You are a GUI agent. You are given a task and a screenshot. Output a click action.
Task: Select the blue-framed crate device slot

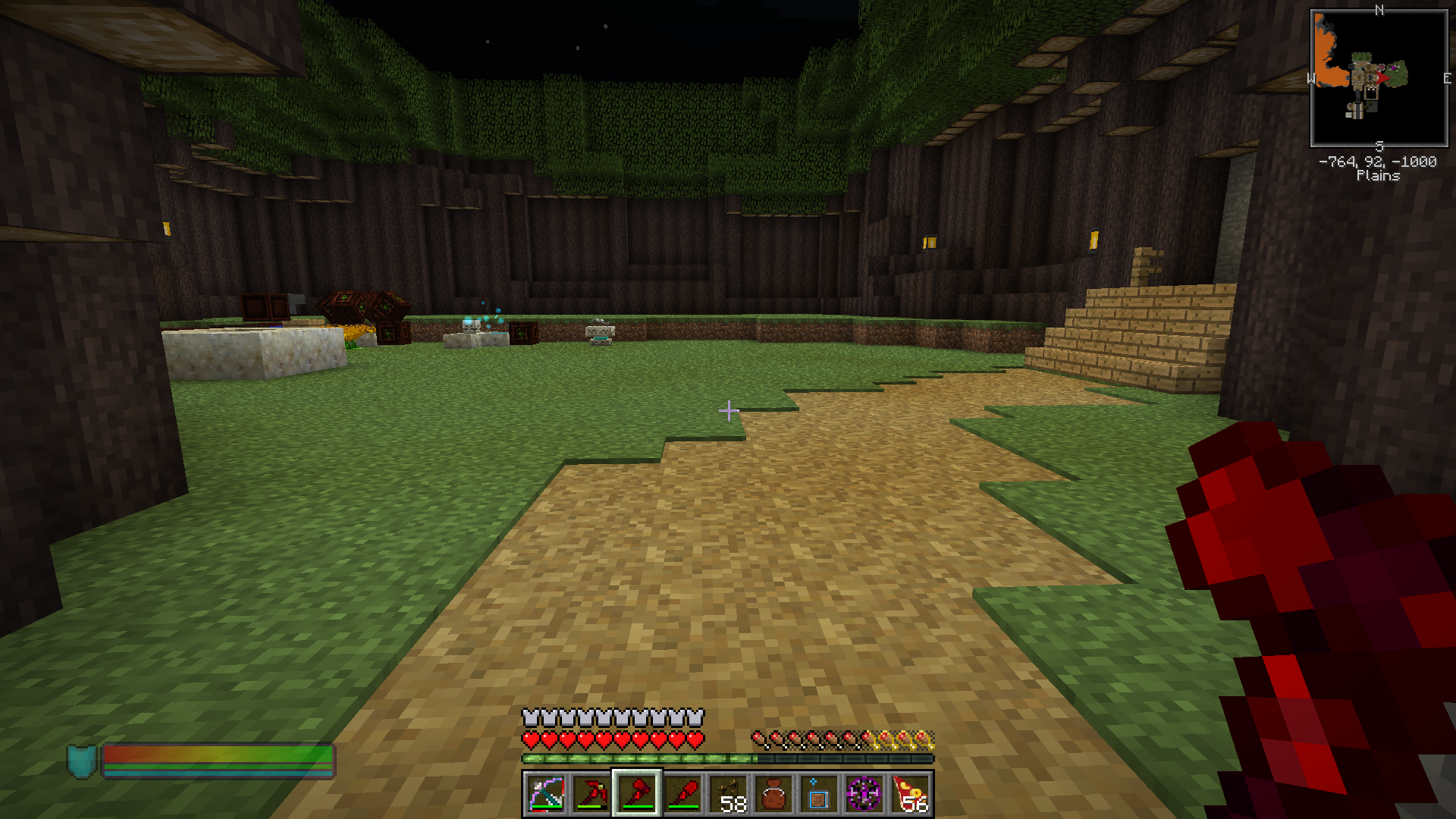(x=819, y=794)
